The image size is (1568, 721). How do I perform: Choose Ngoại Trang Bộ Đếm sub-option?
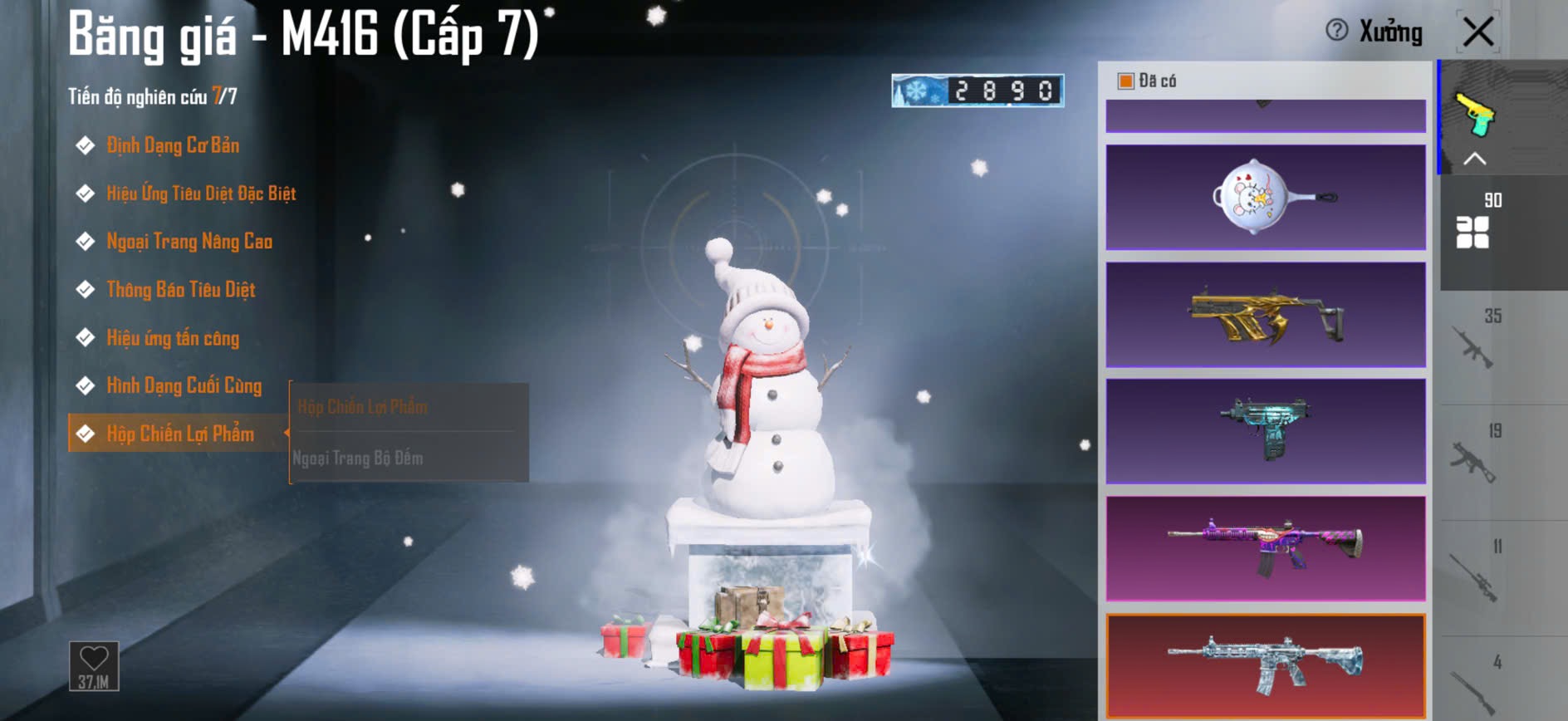pos(358,459)
